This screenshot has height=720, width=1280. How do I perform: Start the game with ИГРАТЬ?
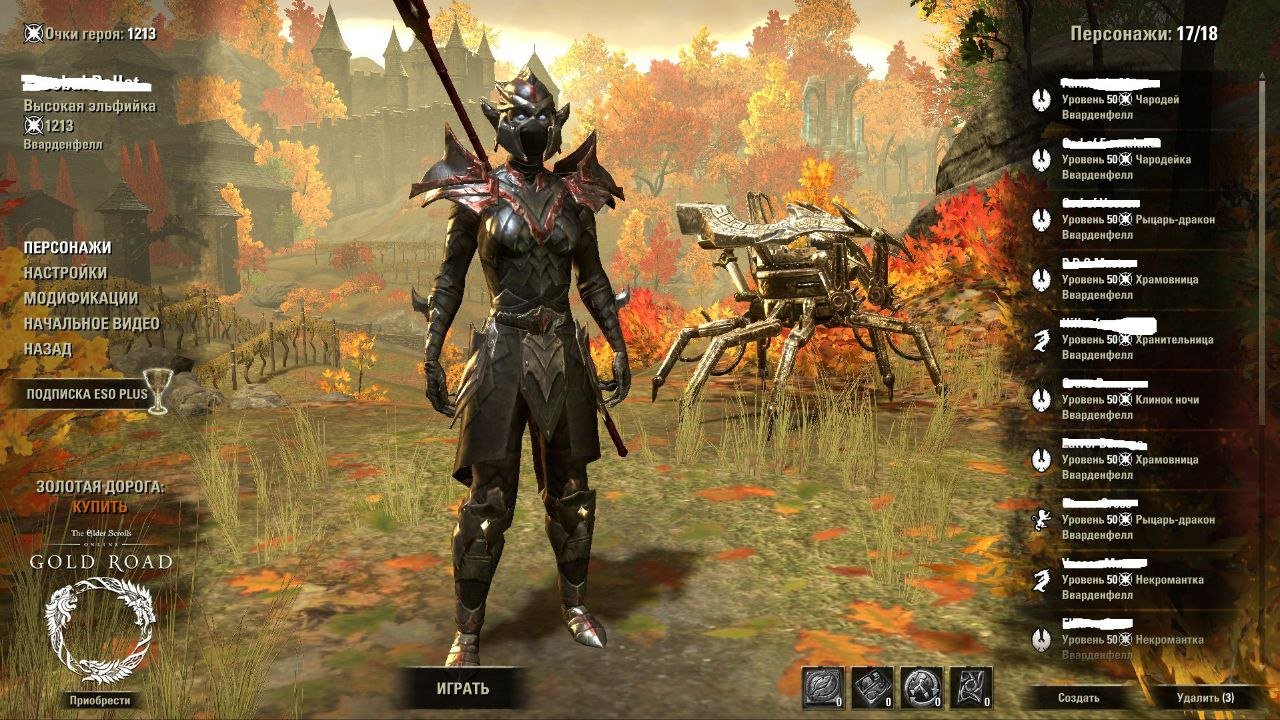463,688
